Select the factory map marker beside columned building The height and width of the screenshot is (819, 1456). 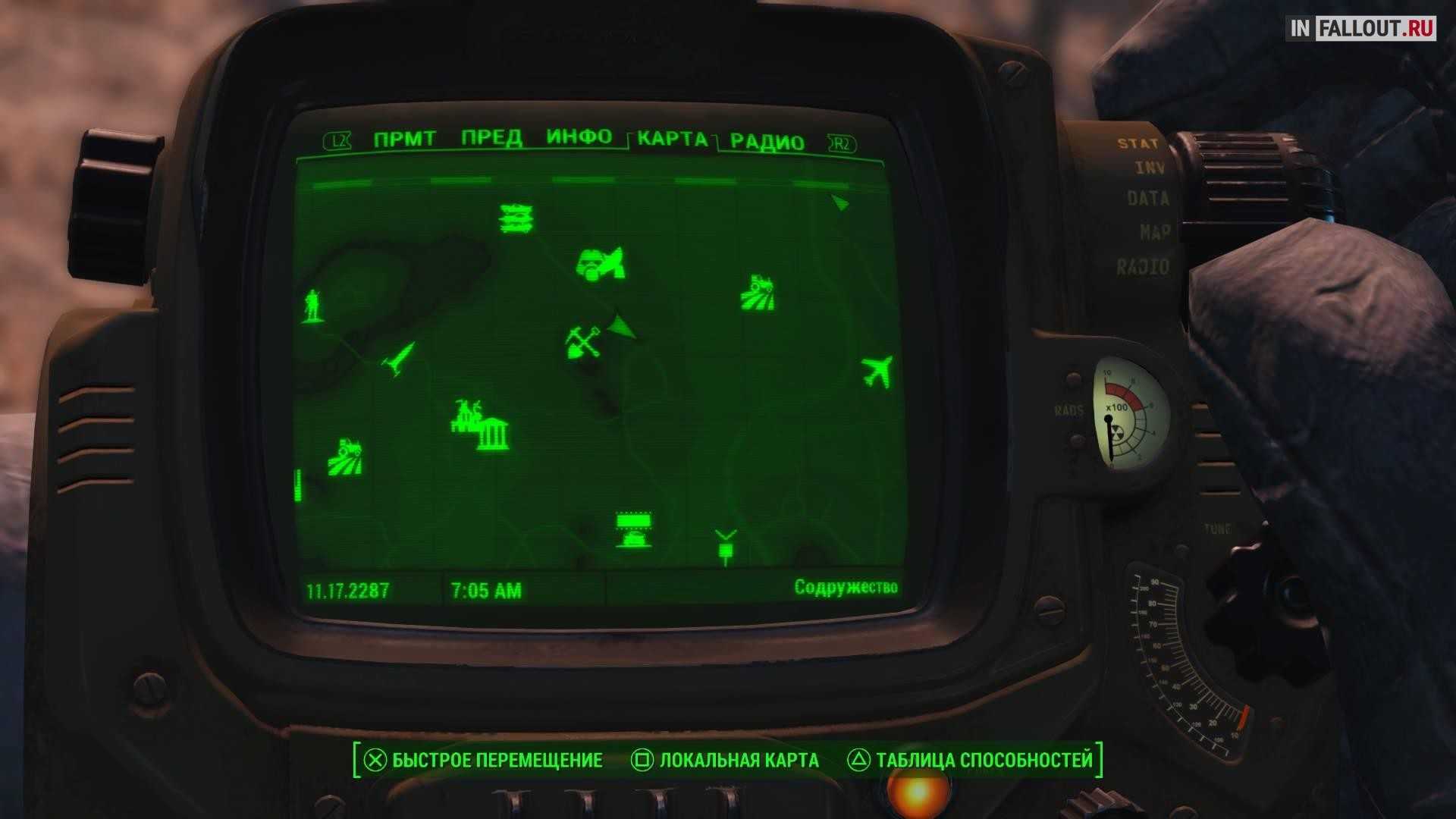465,414
